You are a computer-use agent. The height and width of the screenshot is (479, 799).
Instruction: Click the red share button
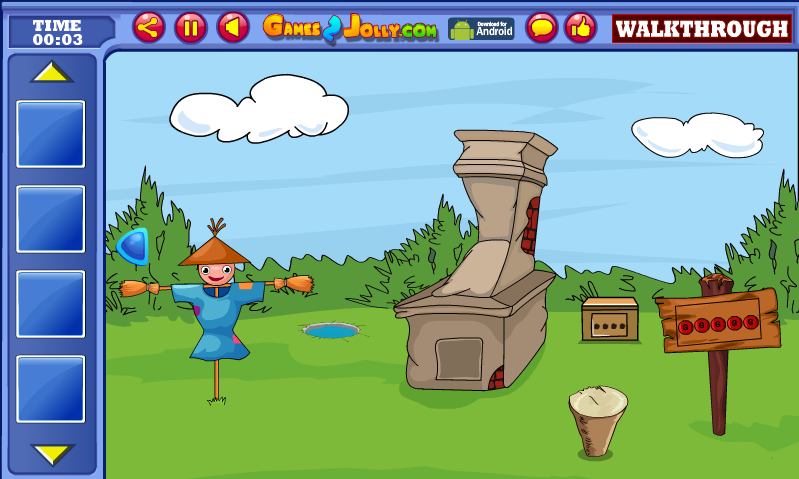click(x=149, y=27)
